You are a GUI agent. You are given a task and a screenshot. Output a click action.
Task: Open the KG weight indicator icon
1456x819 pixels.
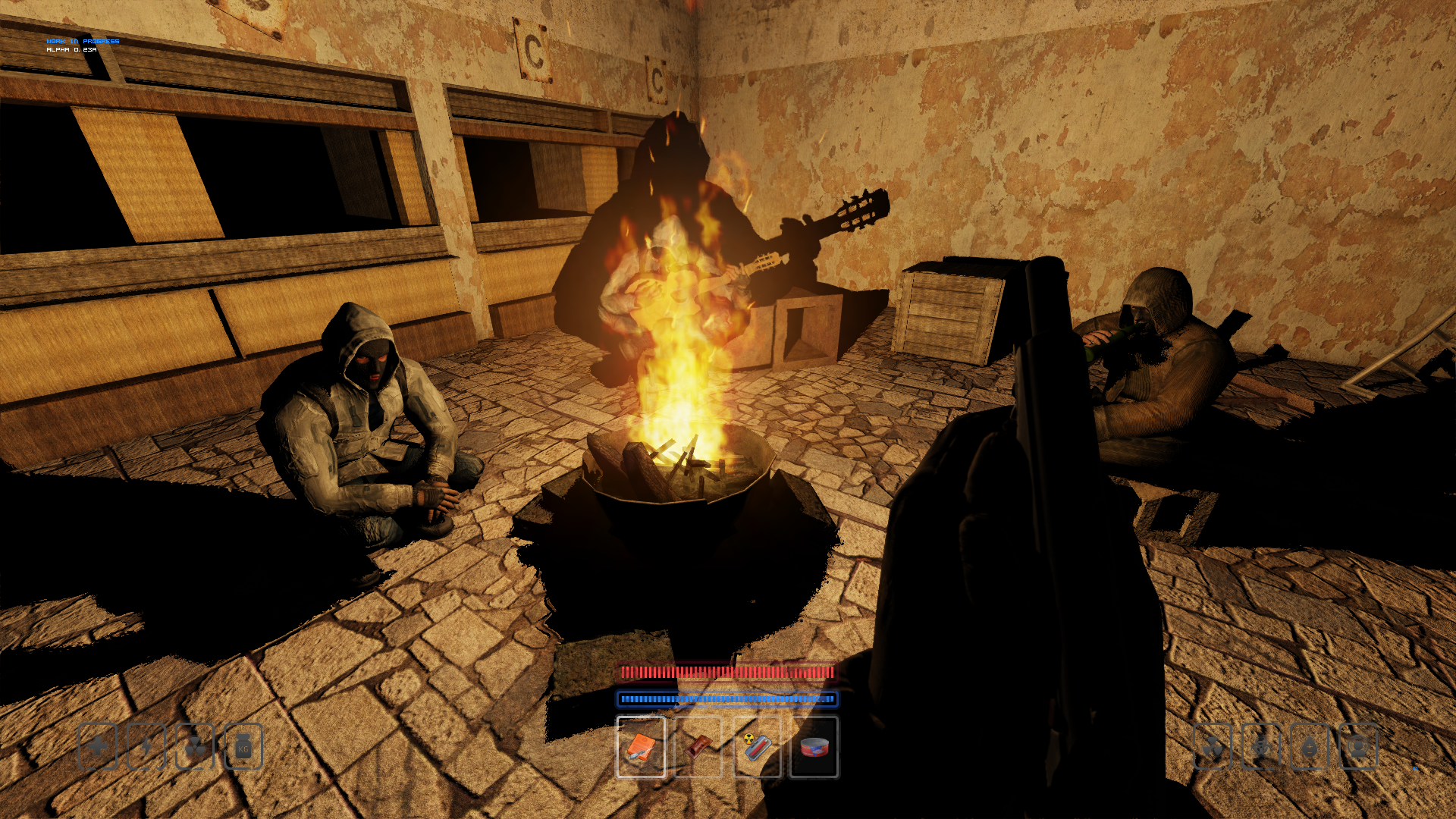click(243, 747)
